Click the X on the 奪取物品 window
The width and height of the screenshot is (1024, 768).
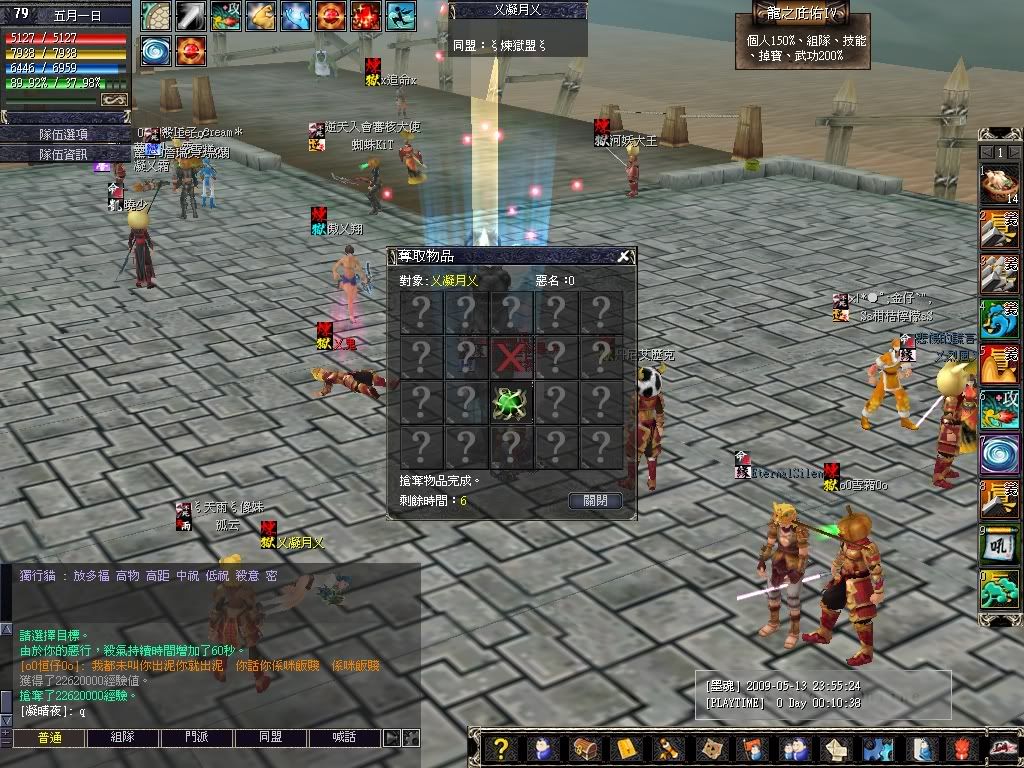point(624,257)
